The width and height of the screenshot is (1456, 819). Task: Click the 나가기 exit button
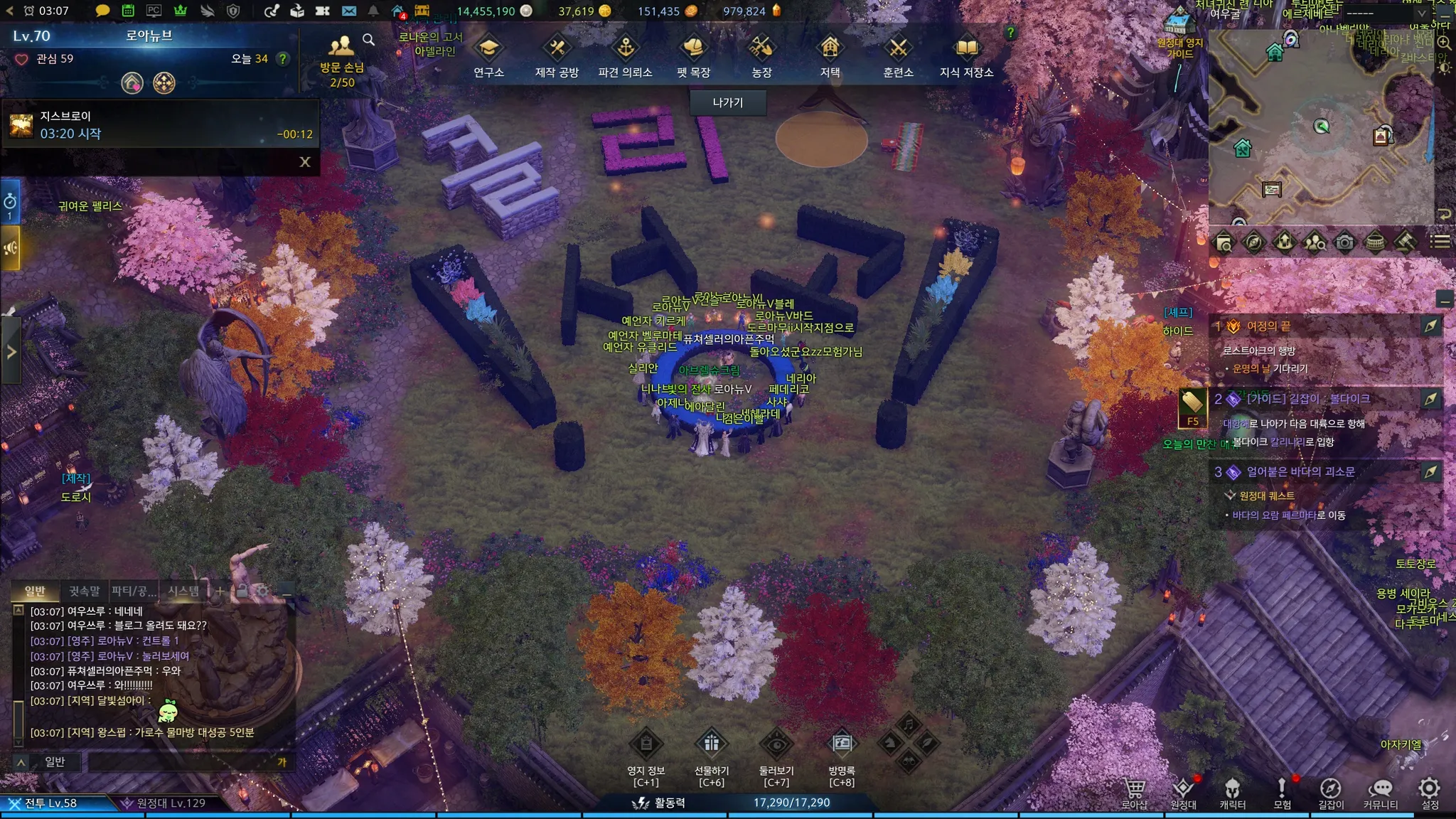pyautogui.click(x=727, y=102)
